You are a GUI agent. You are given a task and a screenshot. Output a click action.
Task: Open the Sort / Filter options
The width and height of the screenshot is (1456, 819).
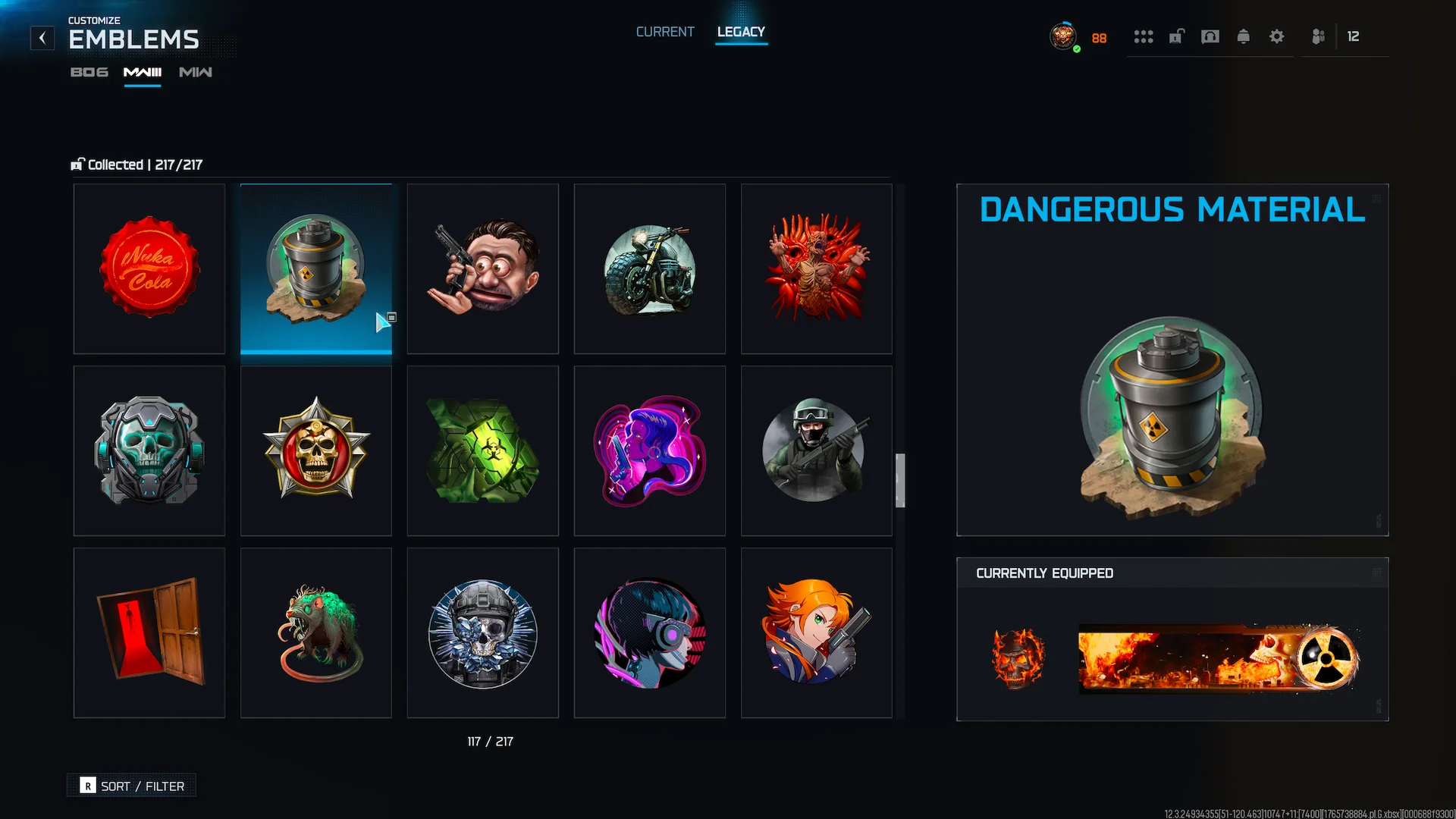pos(132,786)
